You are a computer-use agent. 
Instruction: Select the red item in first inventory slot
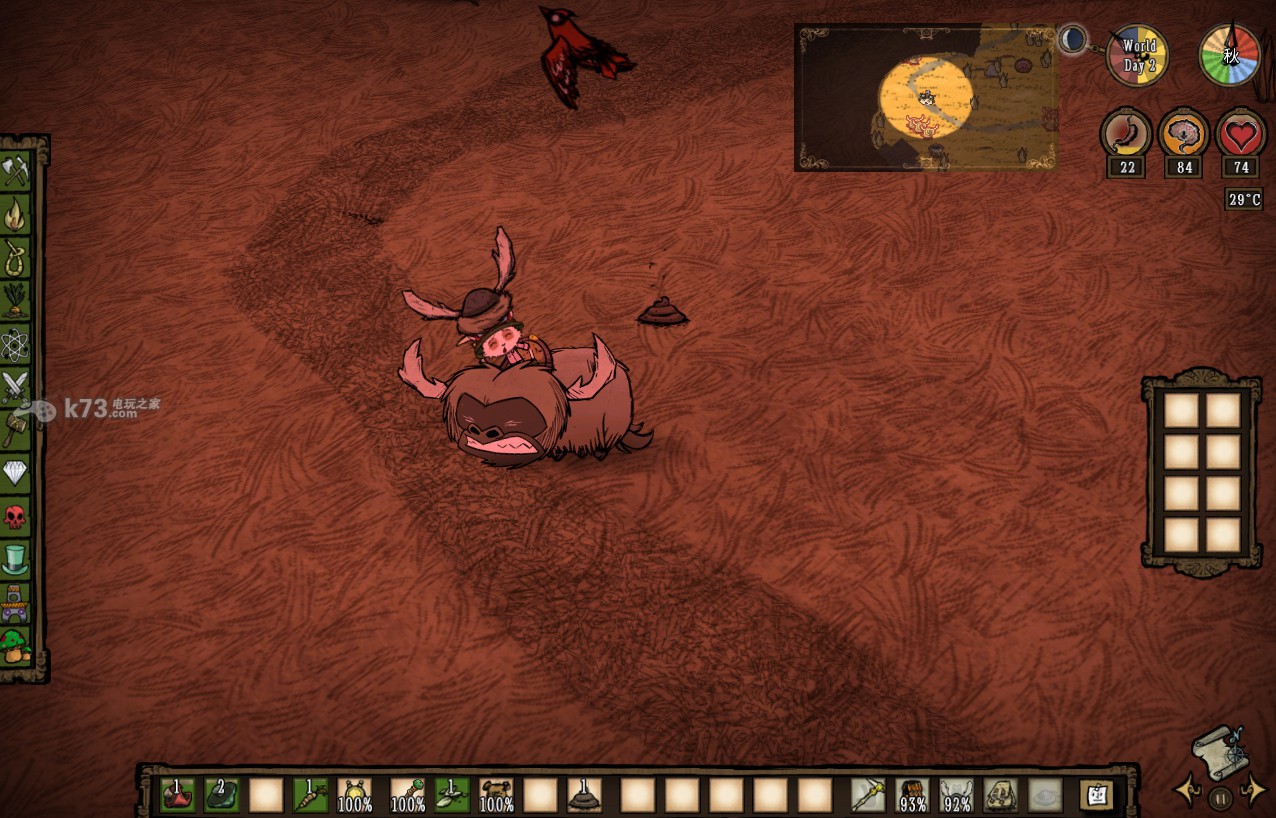point(178,795)
